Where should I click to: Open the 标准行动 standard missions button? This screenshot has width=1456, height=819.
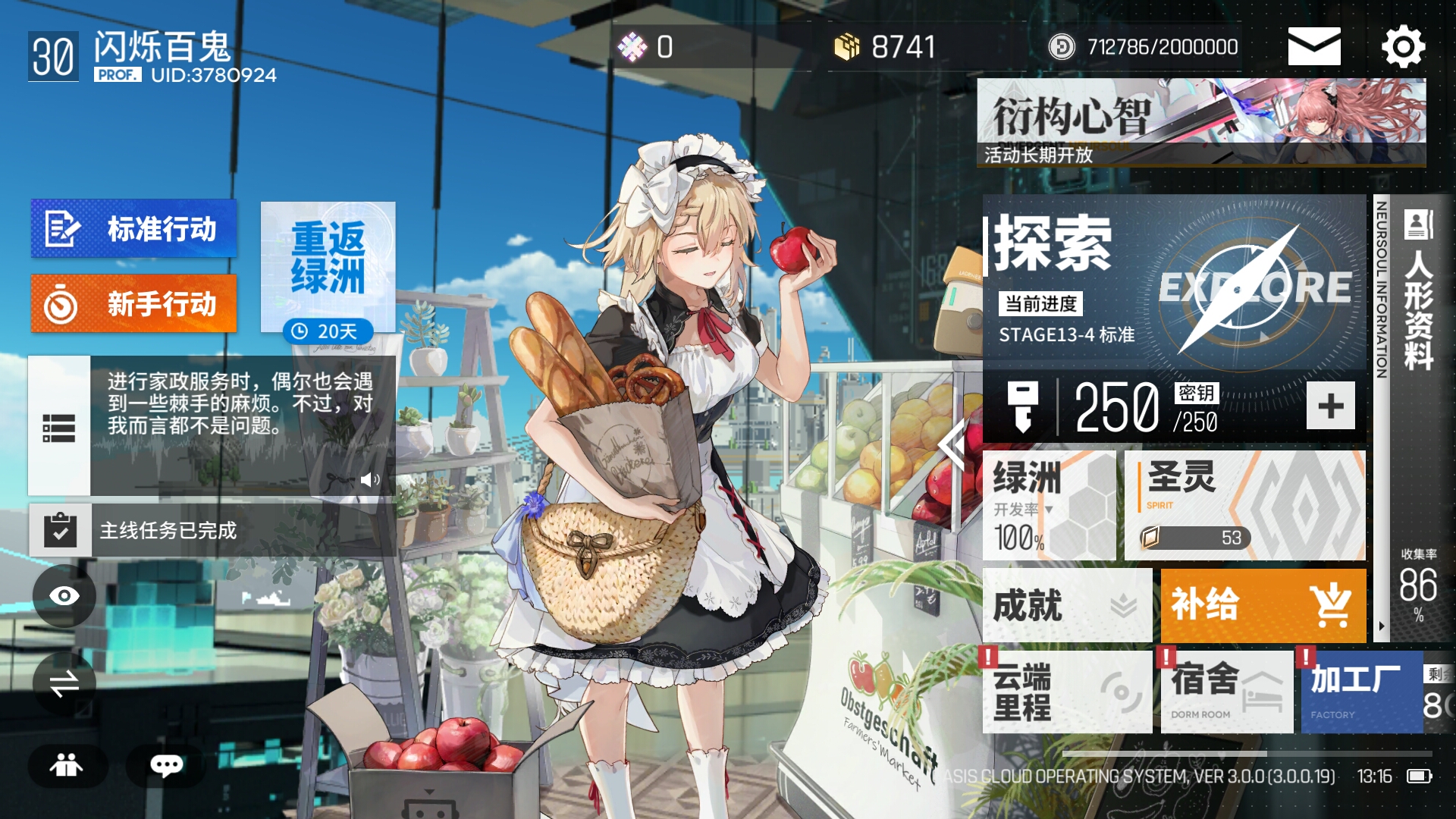133,228
